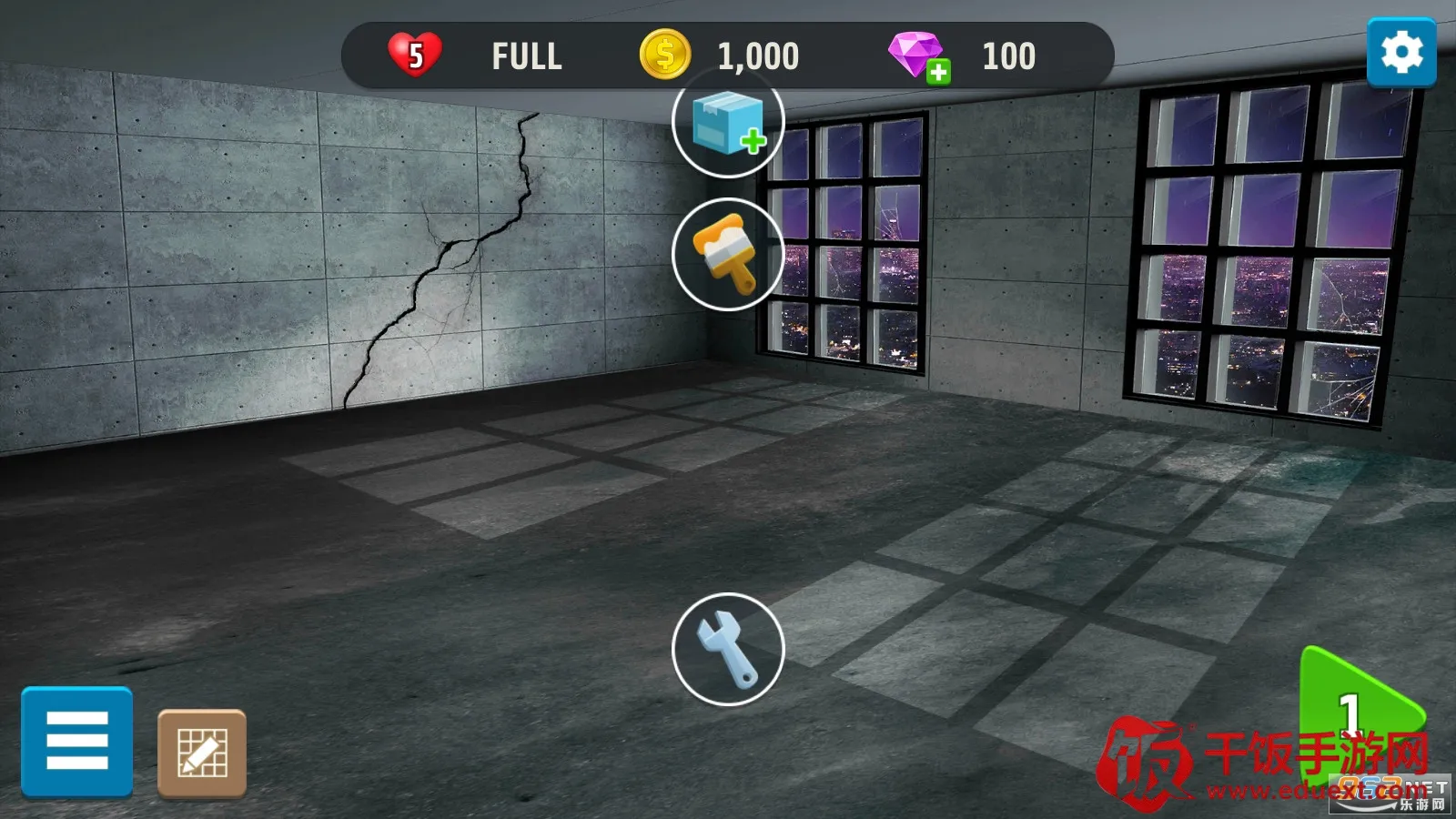The height and width of the screenshot is (819, 1456).
Task: Tap the red heart lives icon
Action: 415,55
